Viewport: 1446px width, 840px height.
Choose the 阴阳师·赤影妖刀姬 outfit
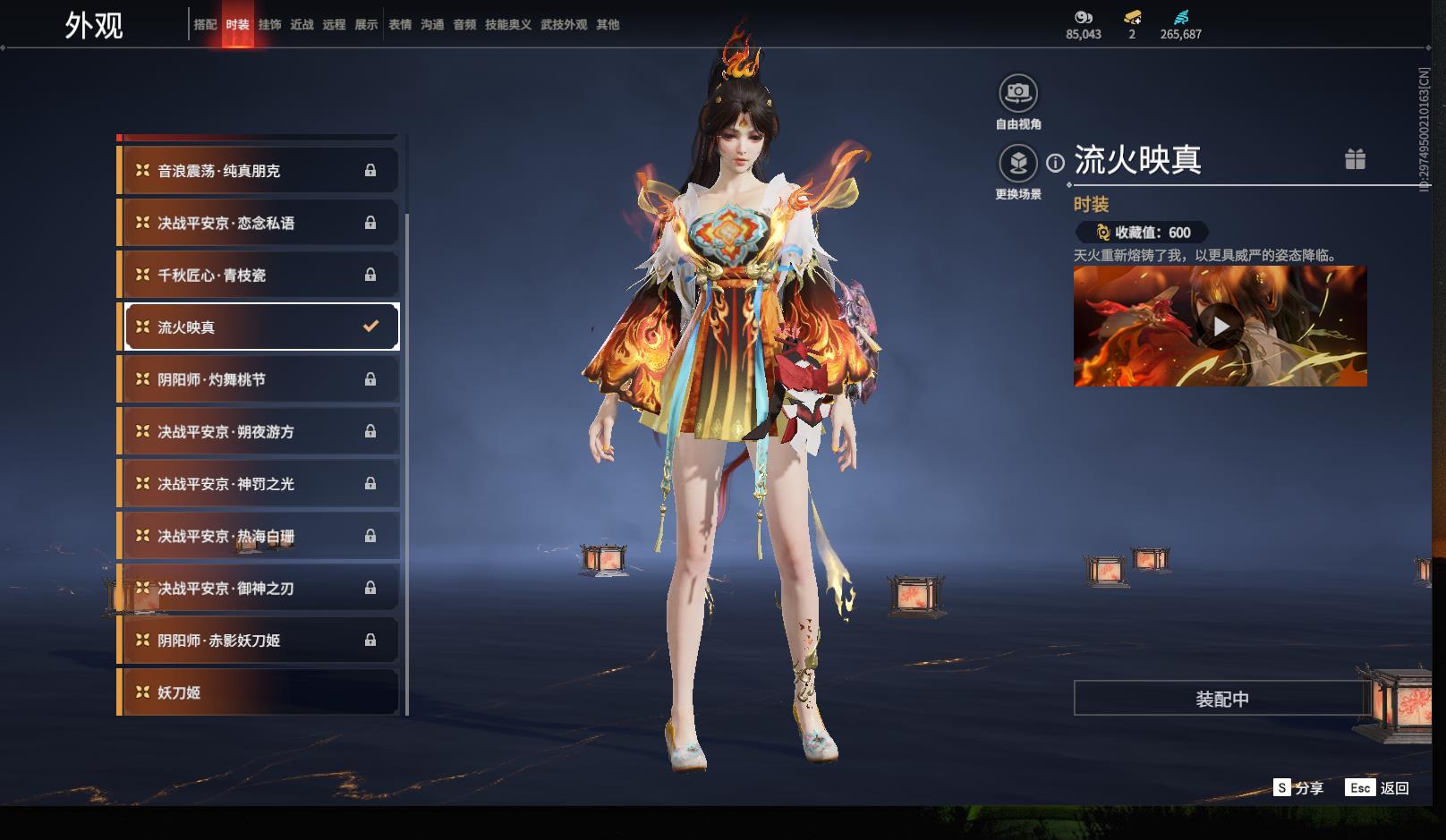(x=258, y=641)
